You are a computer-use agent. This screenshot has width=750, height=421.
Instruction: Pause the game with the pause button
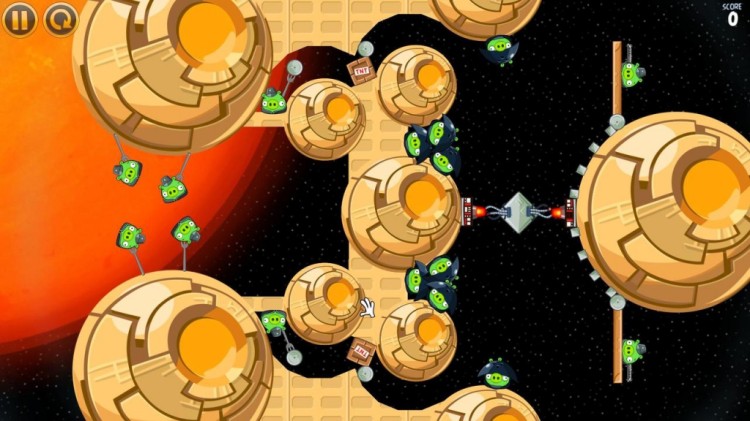(x=23, y=18)
